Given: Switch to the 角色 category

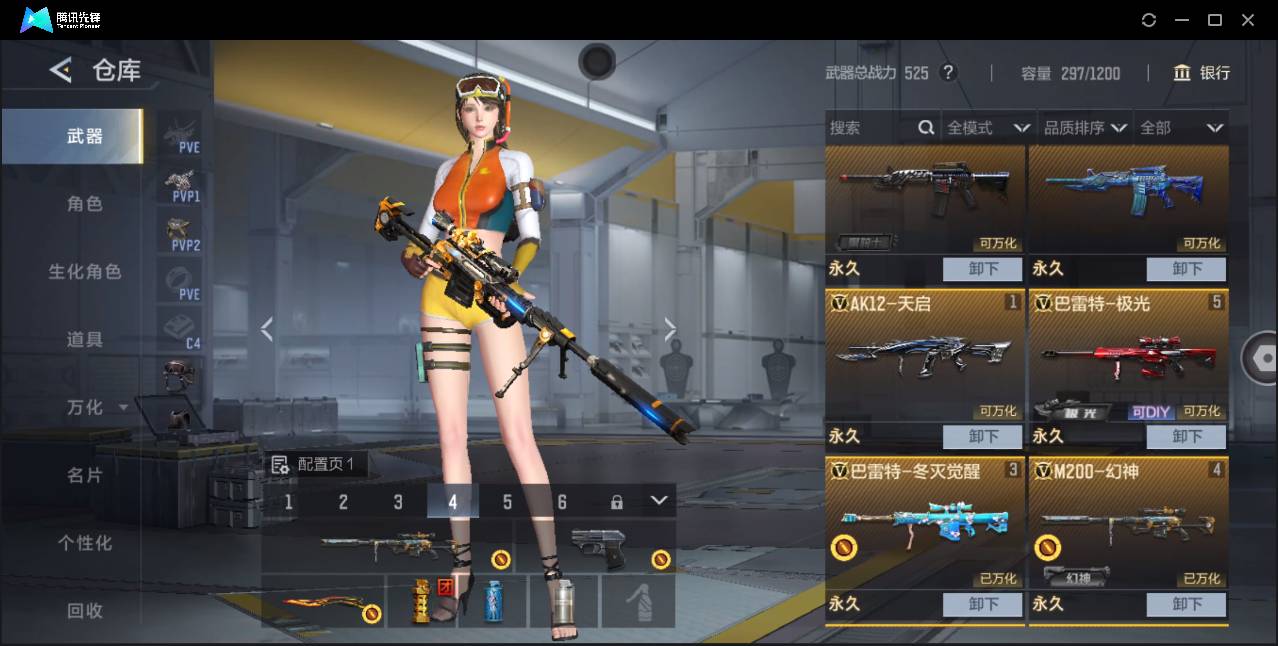Looking at the screenshot, I should (84, 203).
